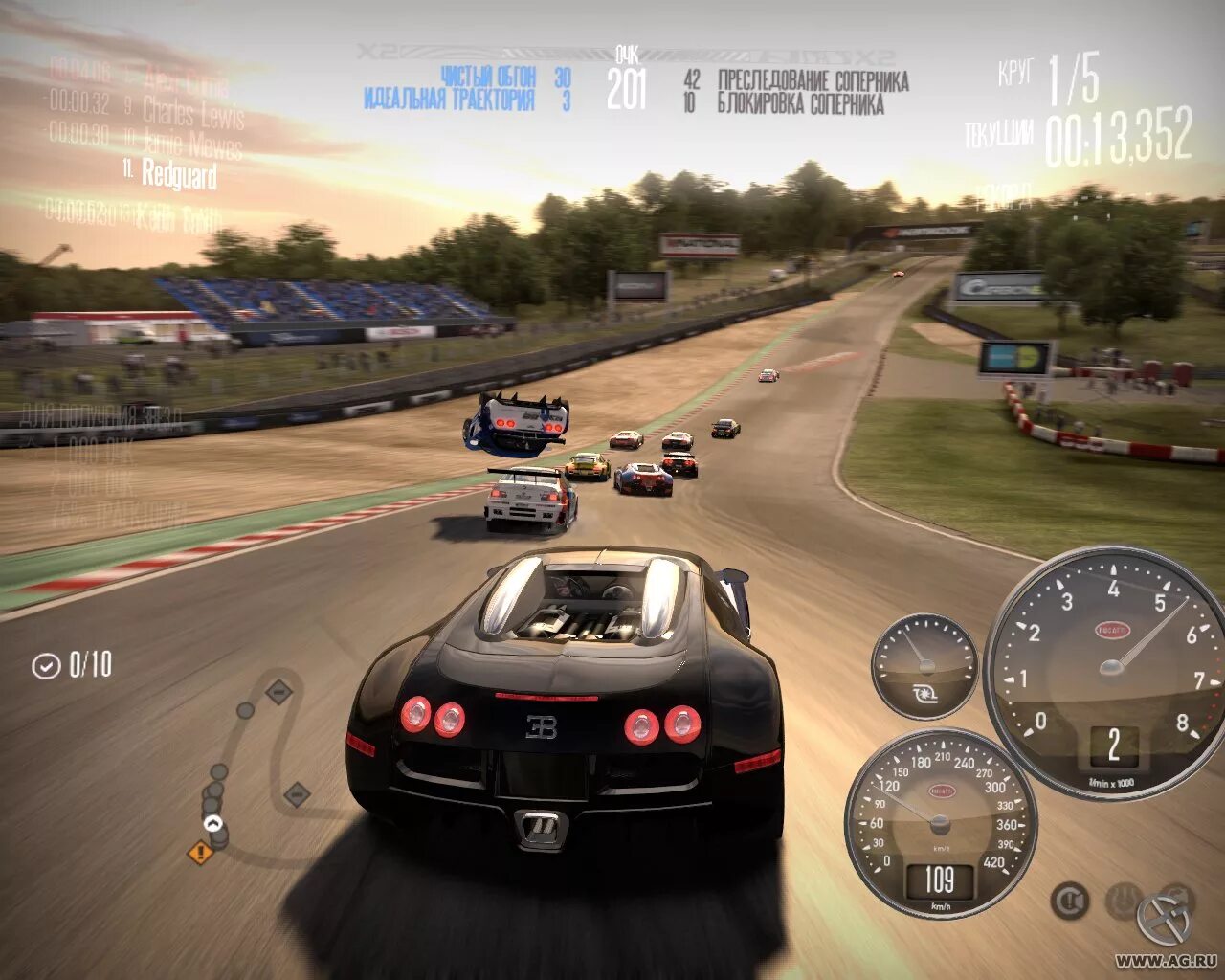Screen dimensions: 1225x980
Task: Click the brake warning indicator icon
Action: [x=1070, y=901]
